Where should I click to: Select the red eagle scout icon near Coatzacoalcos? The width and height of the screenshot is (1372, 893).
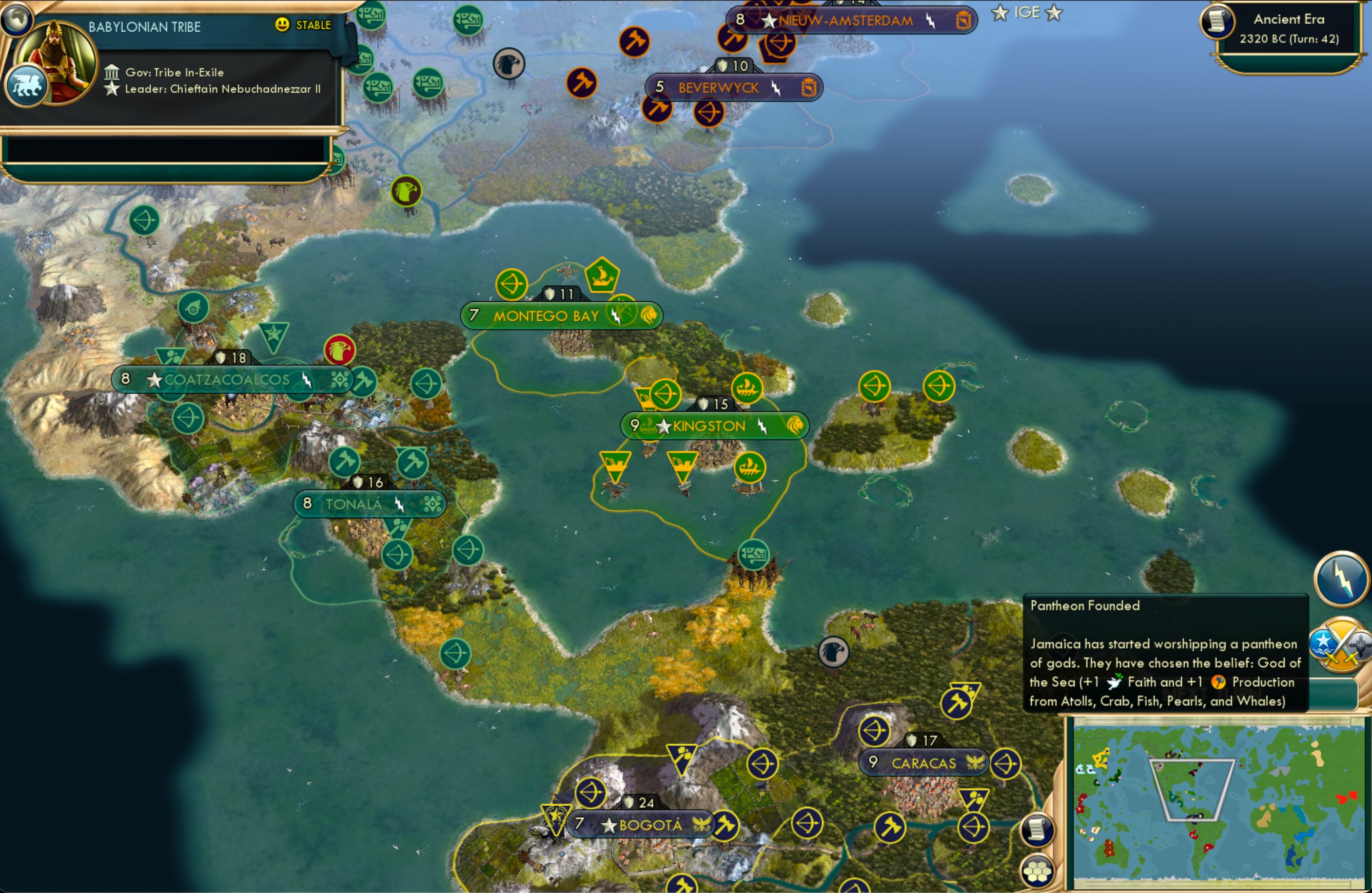[341, 349]
